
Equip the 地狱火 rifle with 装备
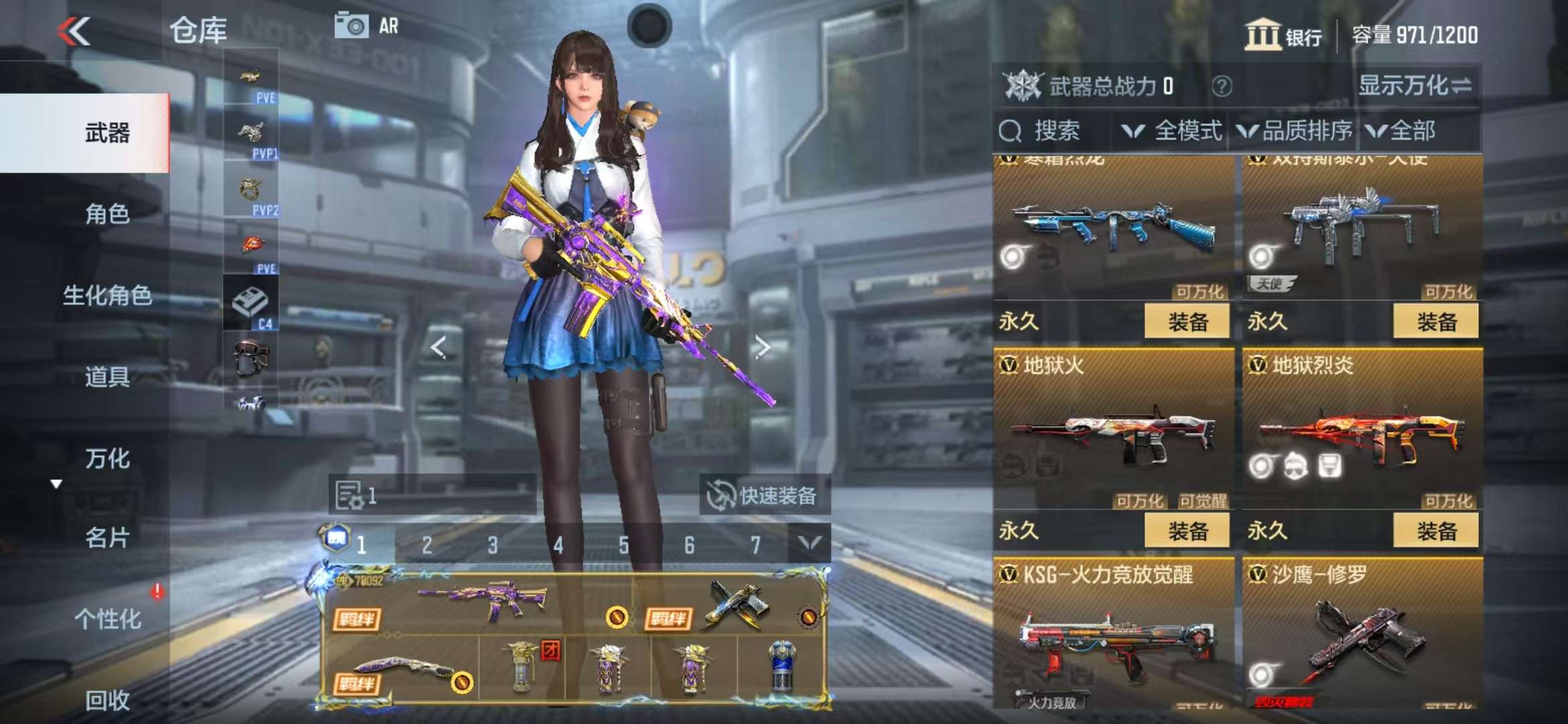coord(1187,531)
